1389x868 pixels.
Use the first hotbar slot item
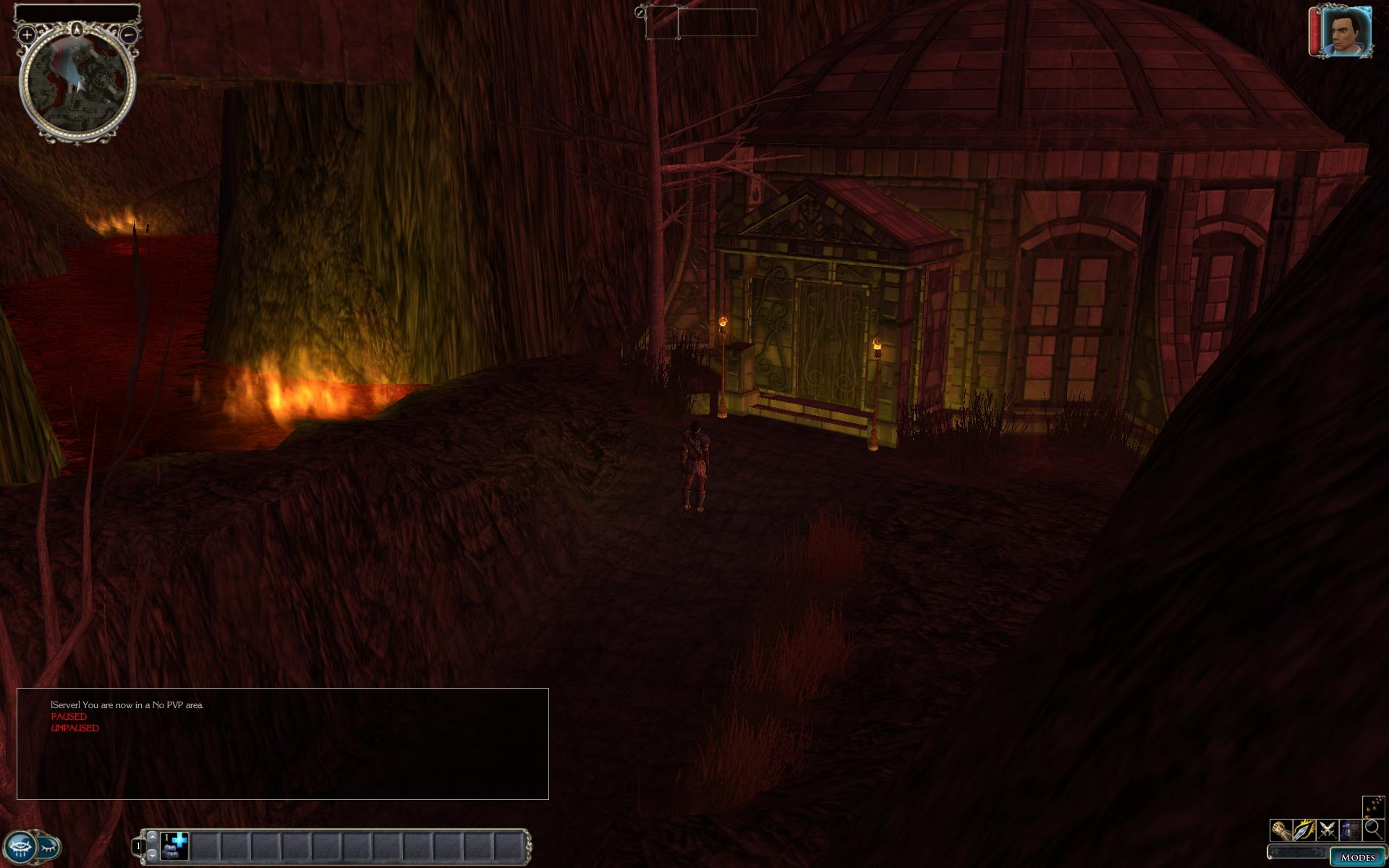point(175,846)
